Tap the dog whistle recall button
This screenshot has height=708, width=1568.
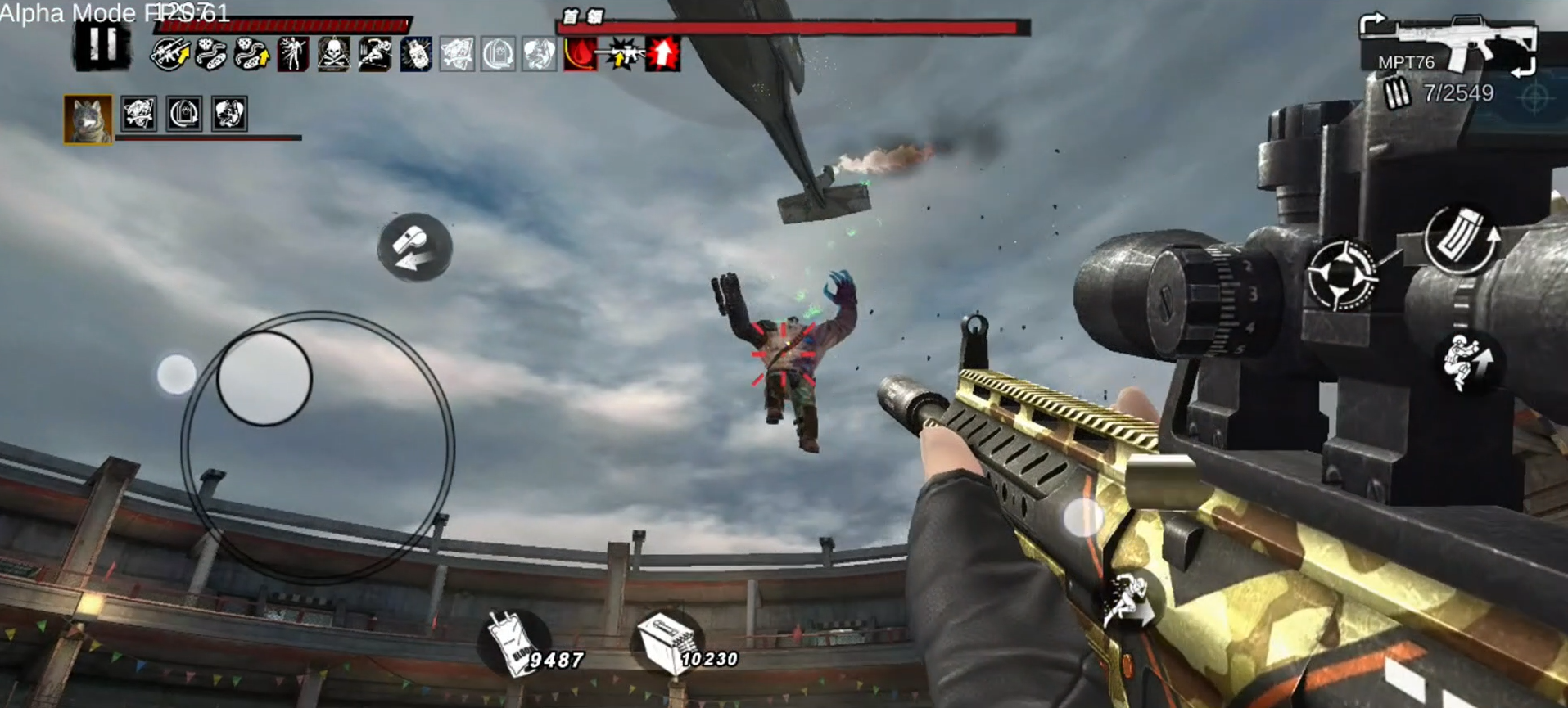point(415,247)
